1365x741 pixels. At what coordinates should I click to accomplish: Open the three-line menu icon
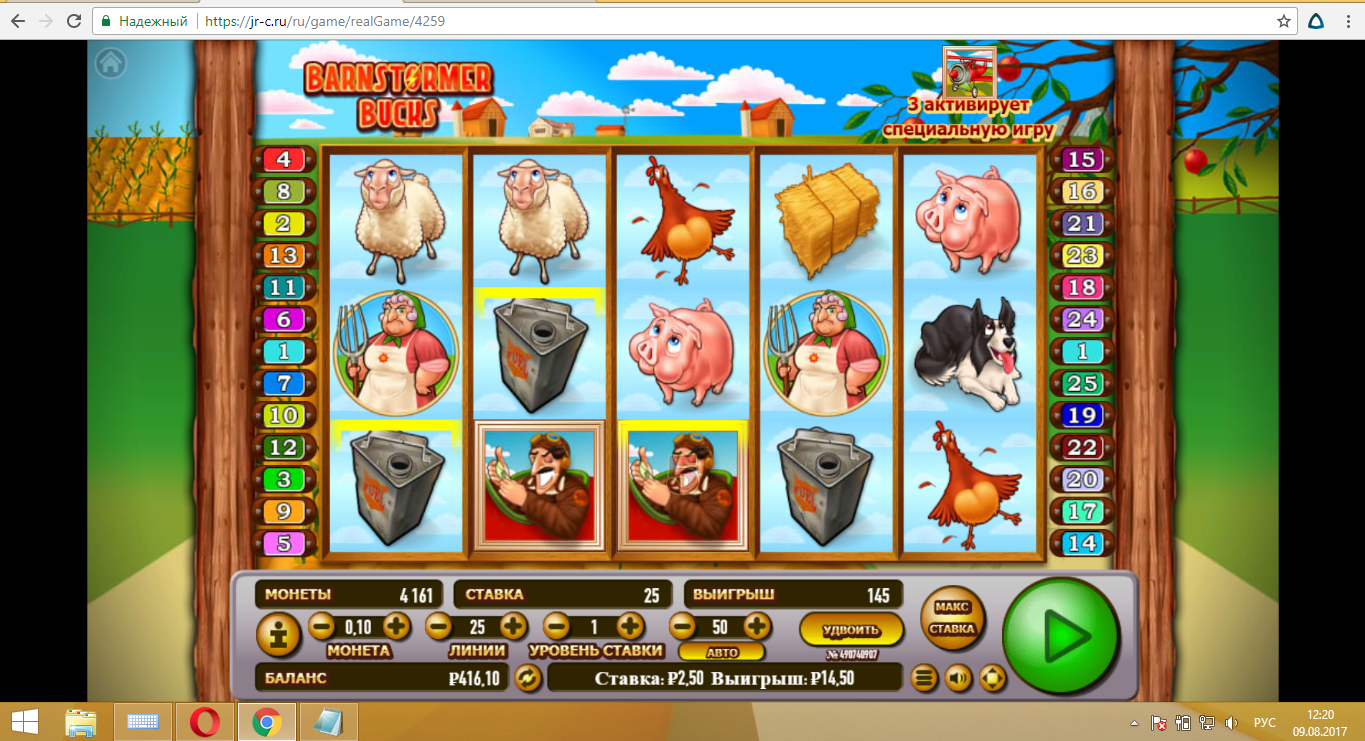pyautogui.click(x=925, y=678)
